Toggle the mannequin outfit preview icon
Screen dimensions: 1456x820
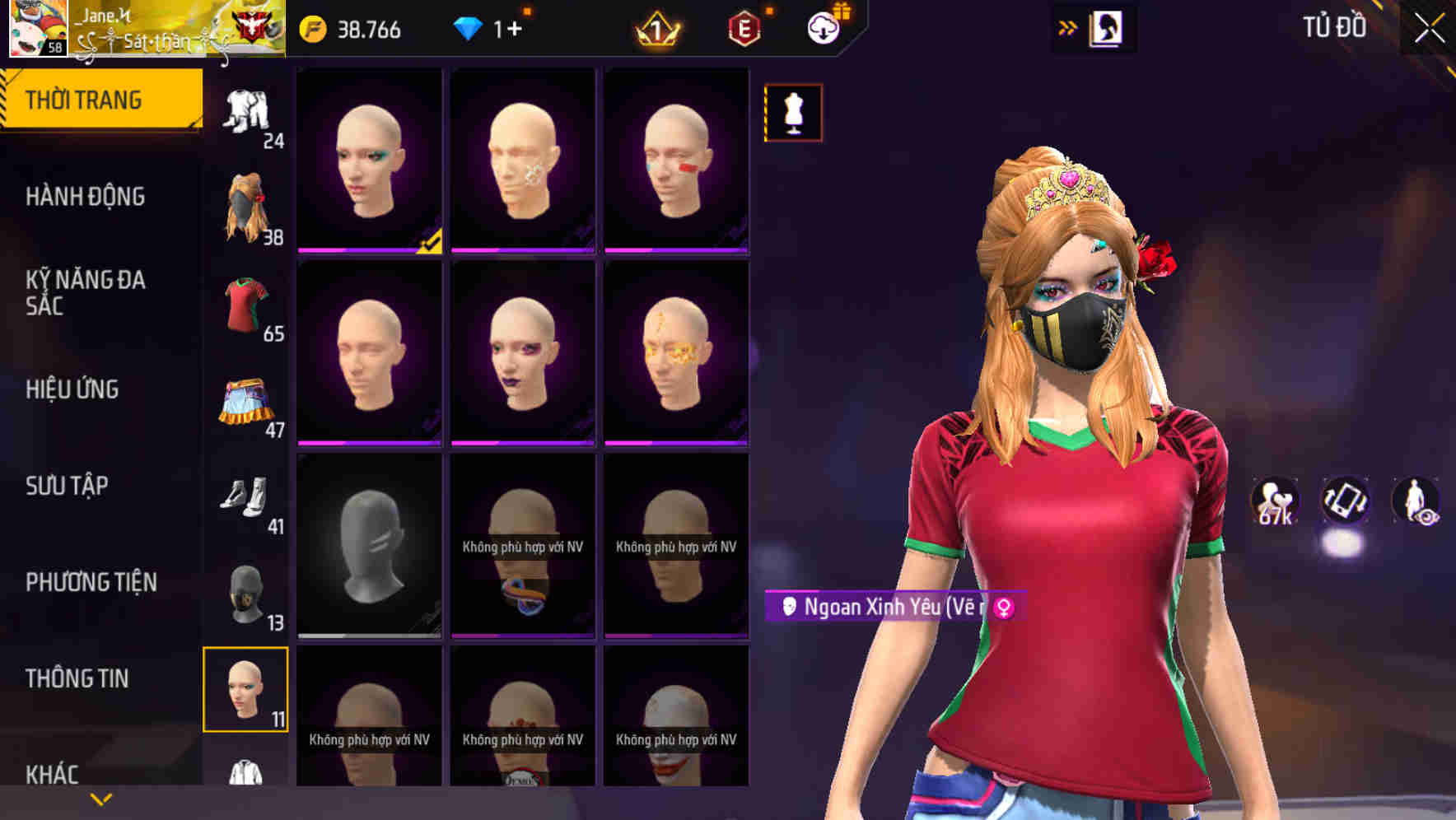tap(792, 113)
